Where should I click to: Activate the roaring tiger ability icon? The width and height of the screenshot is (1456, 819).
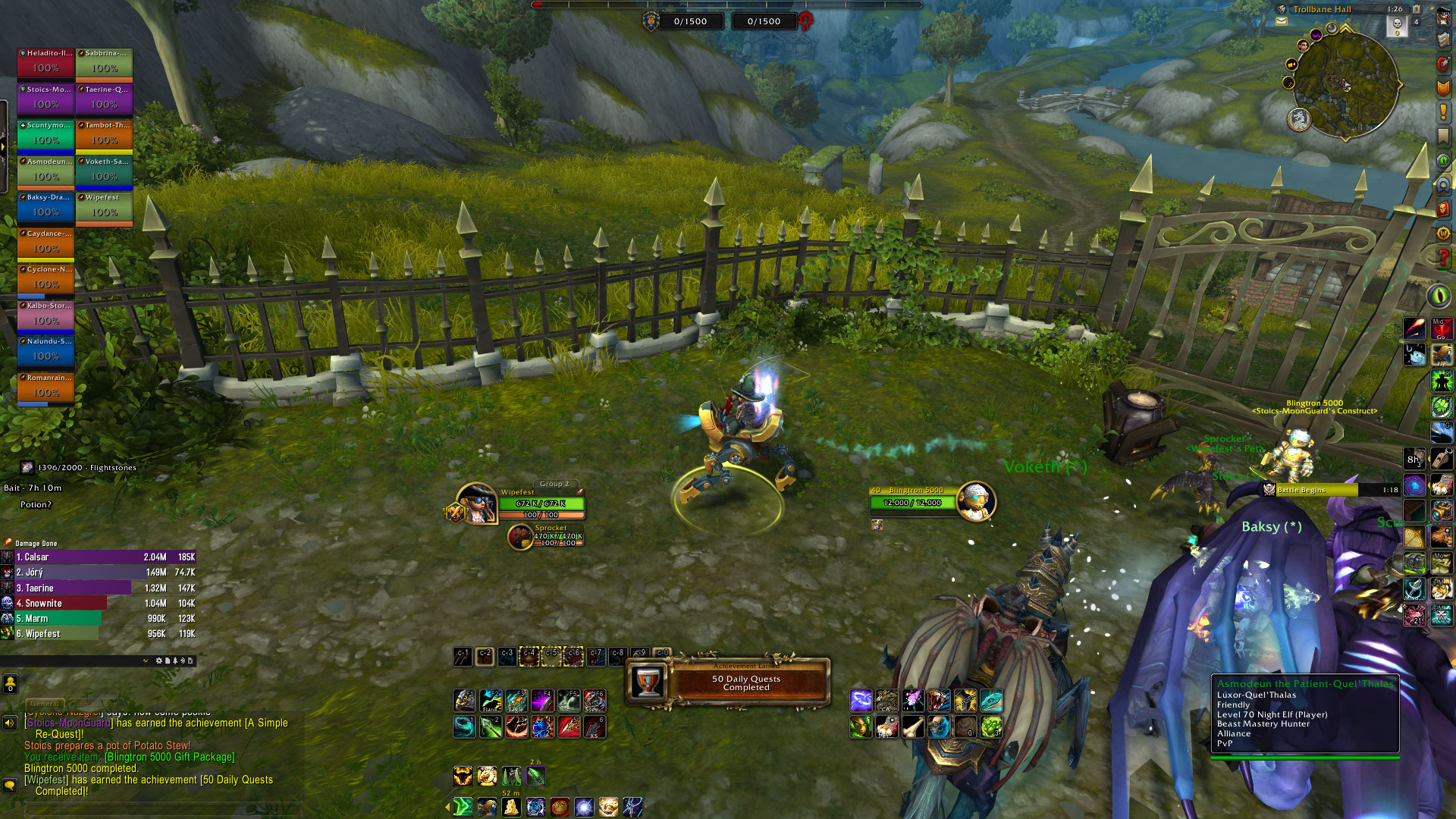click(938, 700)
